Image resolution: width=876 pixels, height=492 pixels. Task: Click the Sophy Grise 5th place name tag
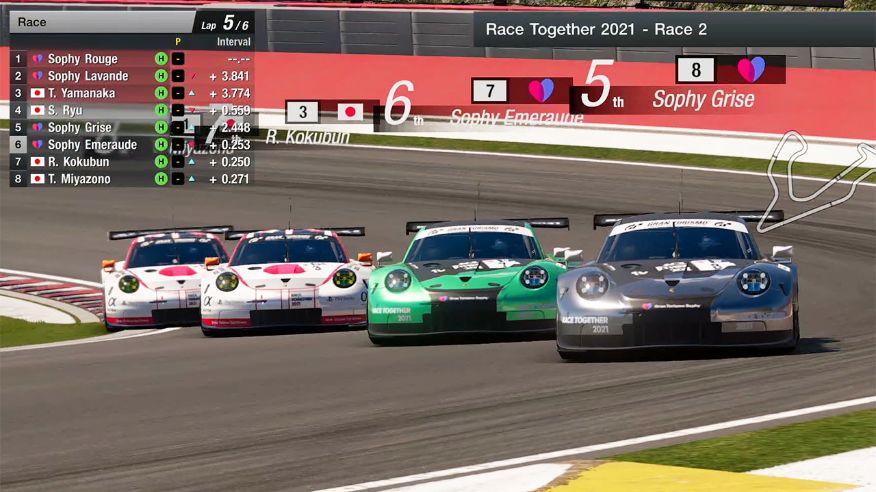[703, 99]
